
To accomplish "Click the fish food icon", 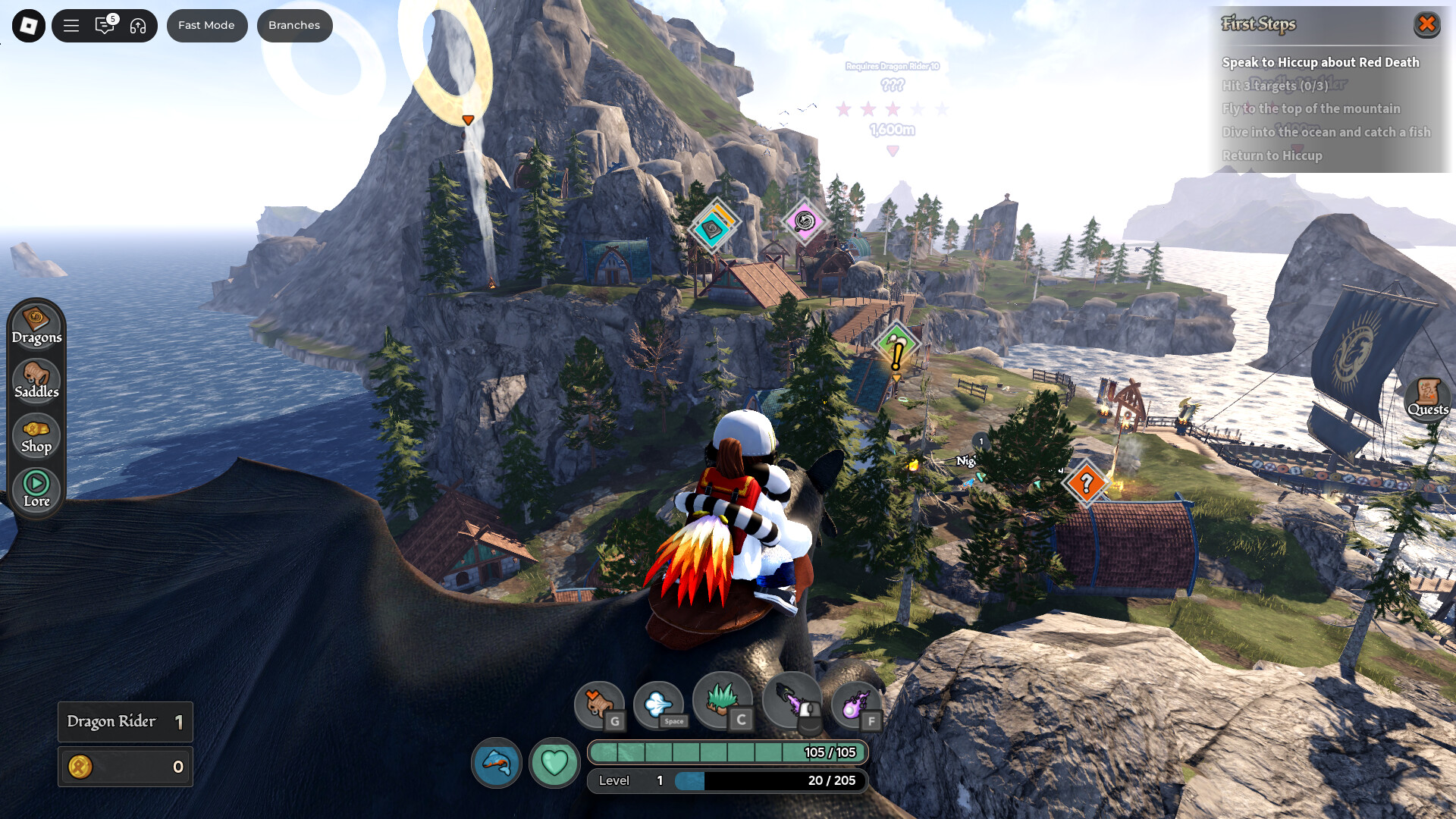I will coord(497,762).
